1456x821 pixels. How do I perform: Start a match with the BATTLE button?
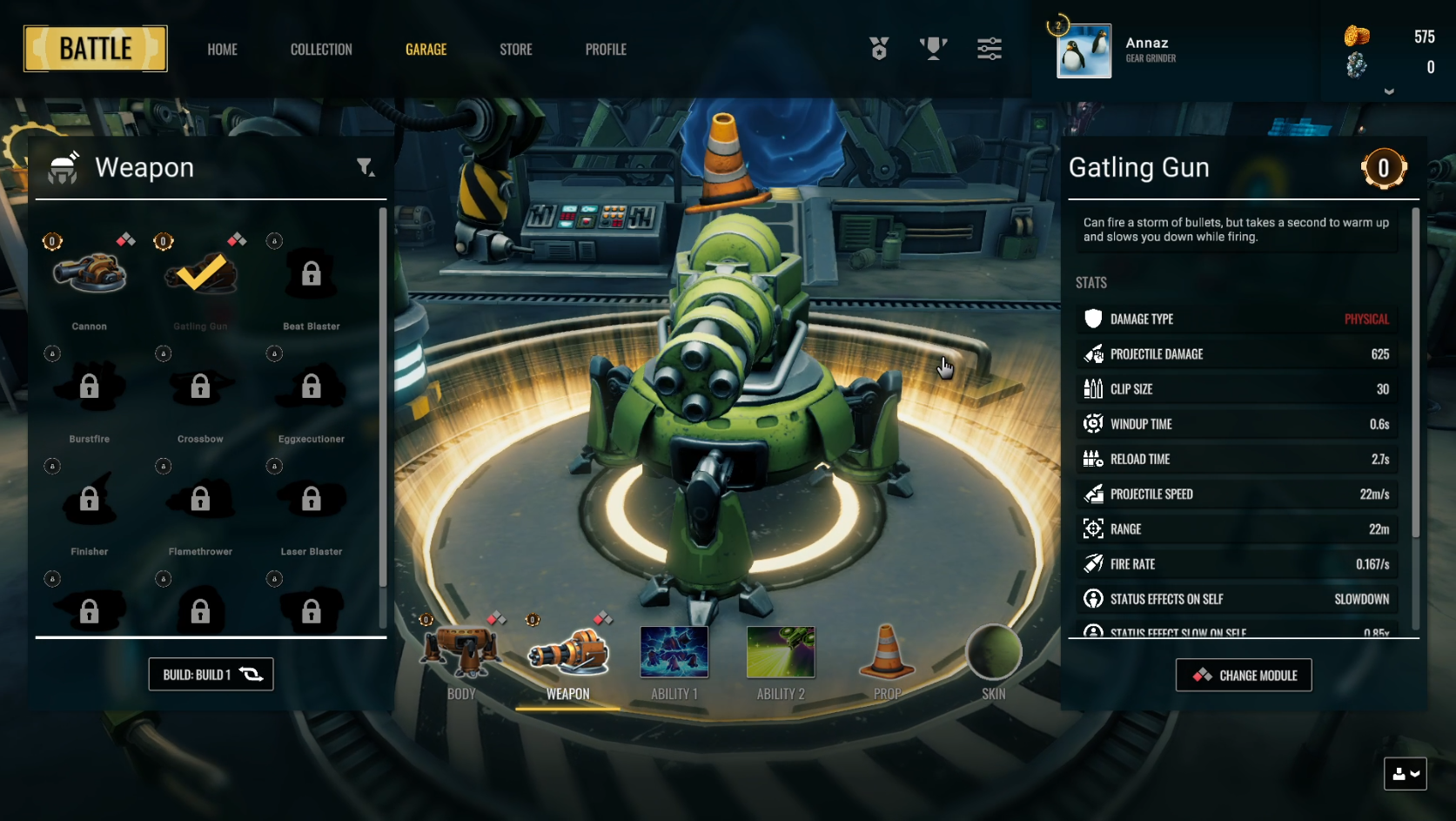coord(95,49)
